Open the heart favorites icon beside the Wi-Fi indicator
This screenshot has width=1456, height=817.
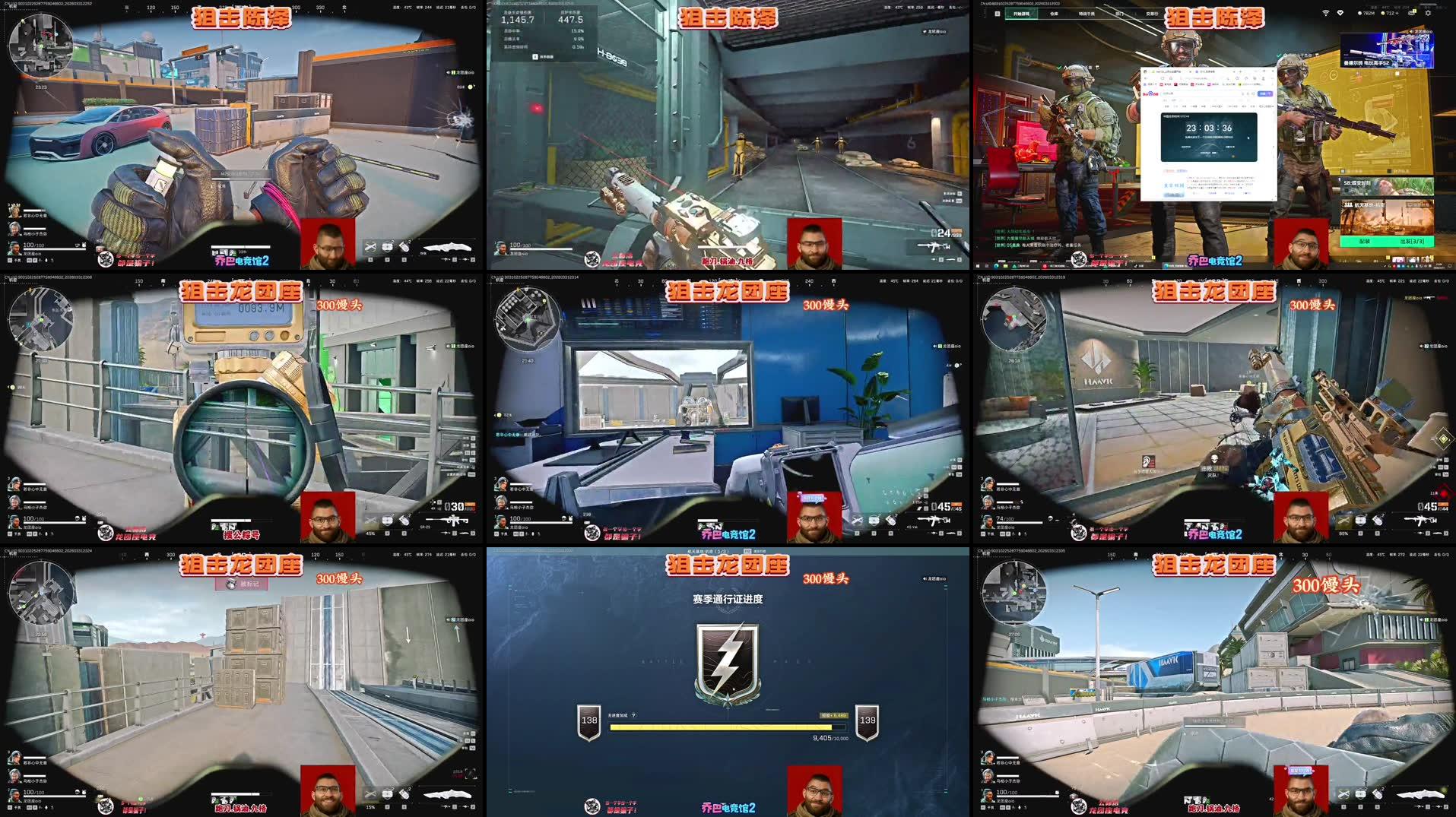(x=1340, y=12)
